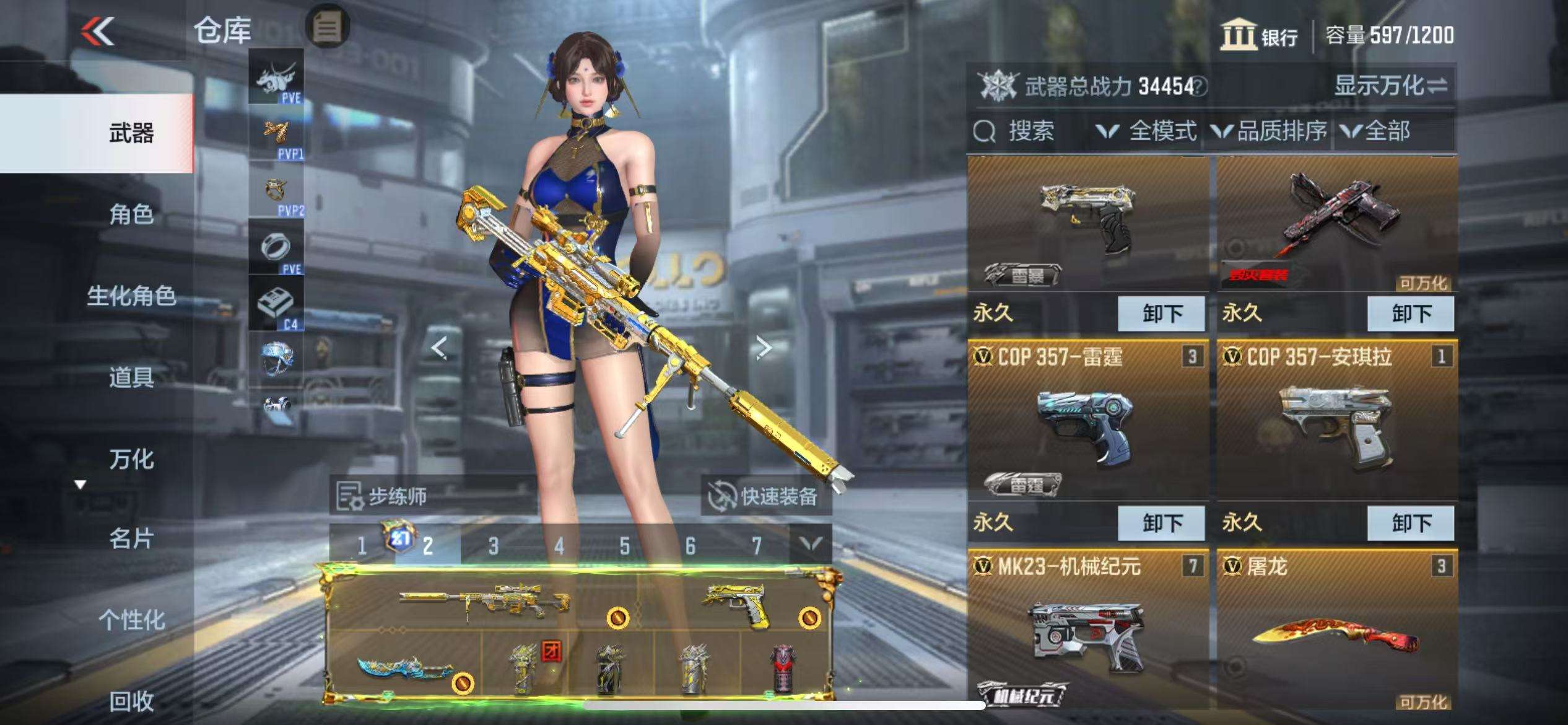Go back with the double-arrow button
The image size is (1568, 725).
pyautogui.click(x=98, y=31)
